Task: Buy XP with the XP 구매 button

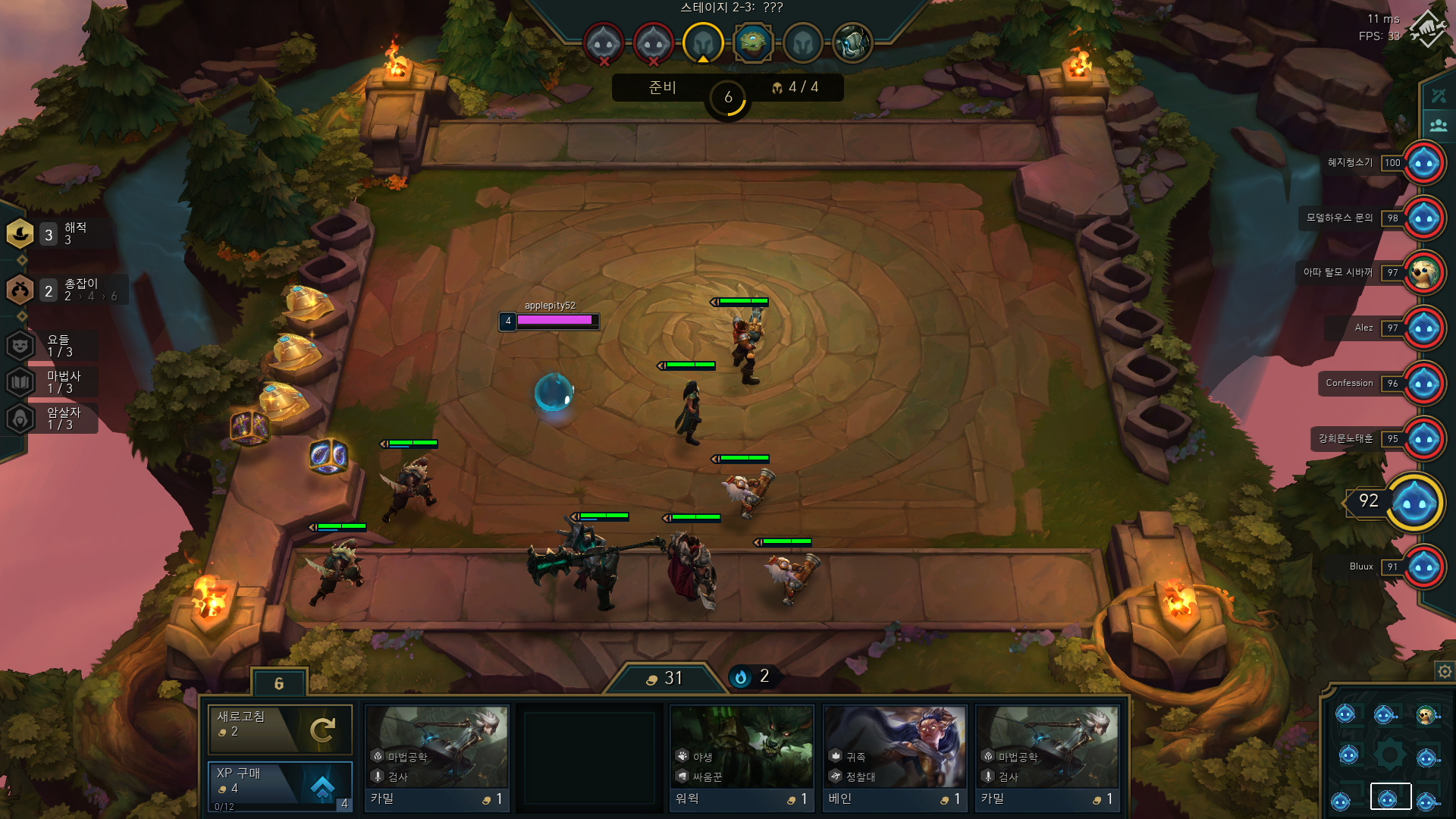Action: pos(280,785)
